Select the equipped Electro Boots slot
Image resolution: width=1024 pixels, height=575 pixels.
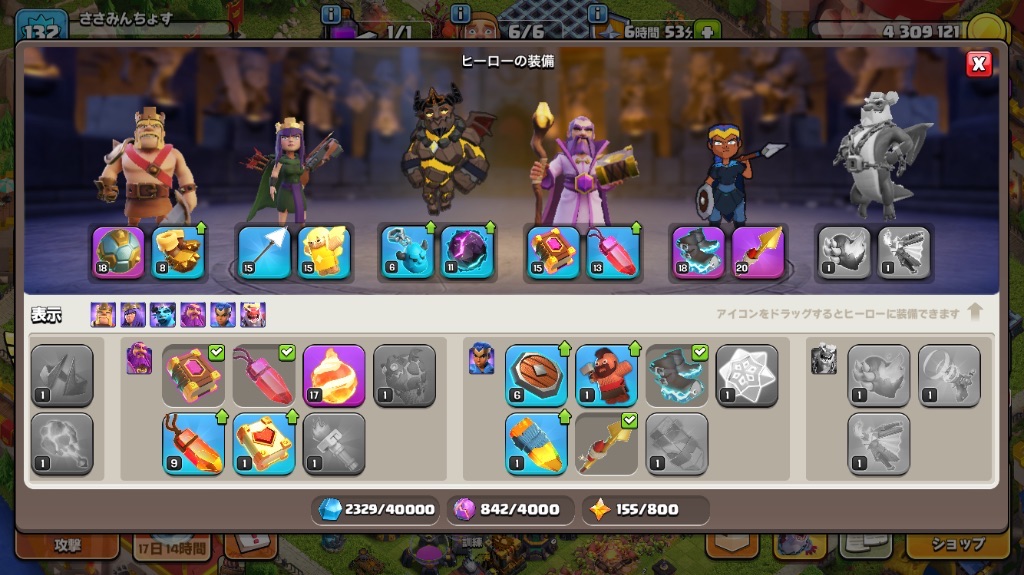(x=698, y=251)
